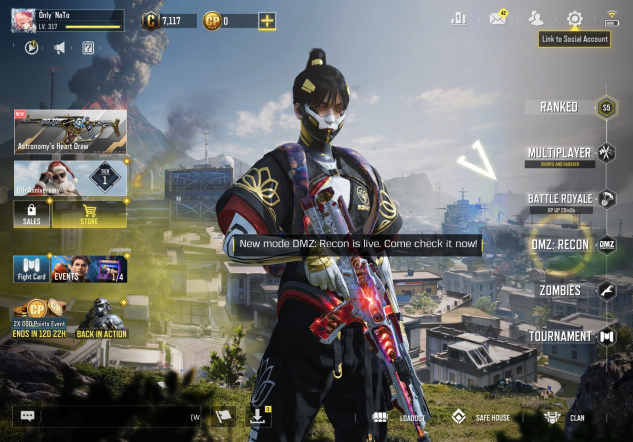Open the Loadout menu
633x442 pixels.
click(398, 417)
